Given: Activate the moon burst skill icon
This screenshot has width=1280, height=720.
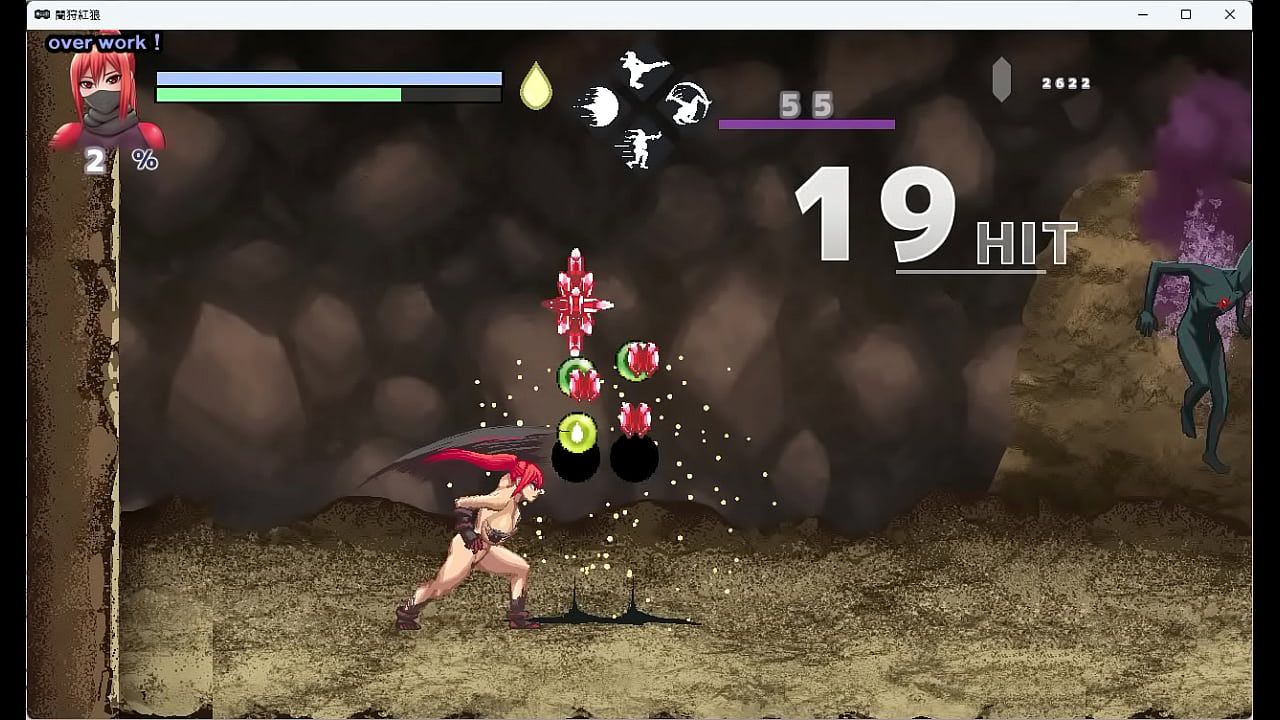Looking at the screenshot, I should [x=601, y=105].
